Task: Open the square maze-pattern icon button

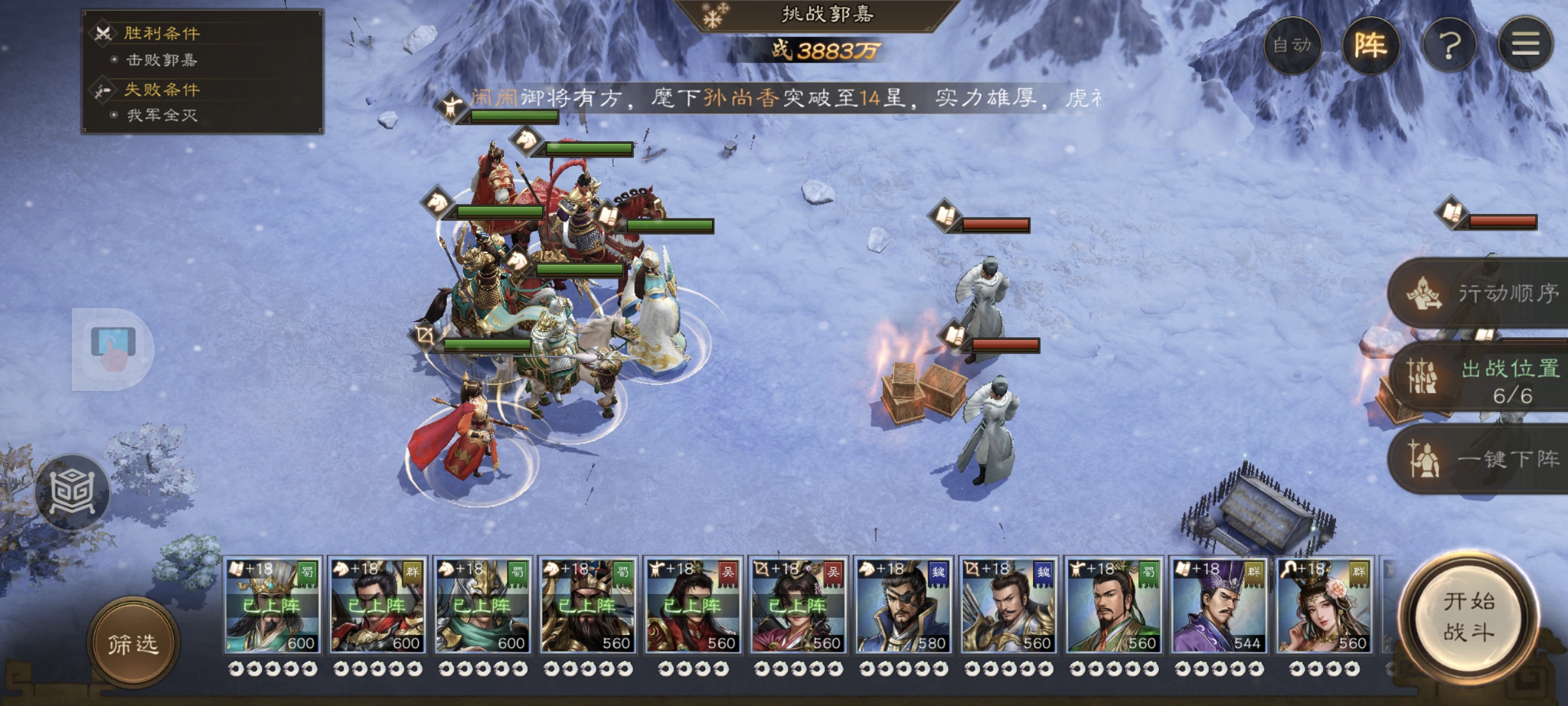Action: 73,492
